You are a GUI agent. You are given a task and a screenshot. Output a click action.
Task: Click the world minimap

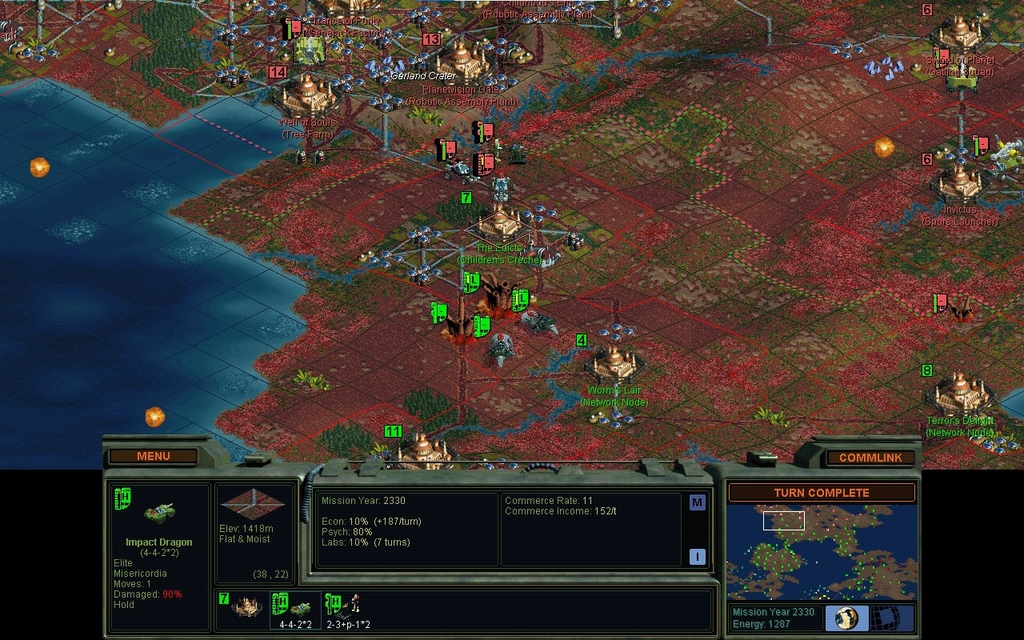[821, 551]
